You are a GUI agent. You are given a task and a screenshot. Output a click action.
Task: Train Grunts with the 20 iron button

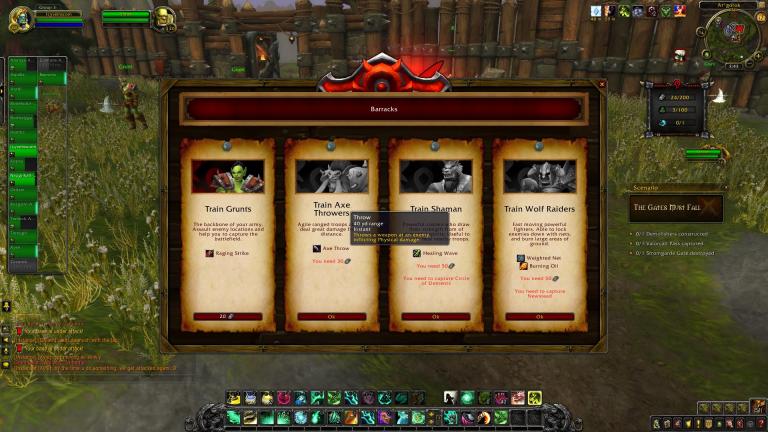tap(227, 316)
